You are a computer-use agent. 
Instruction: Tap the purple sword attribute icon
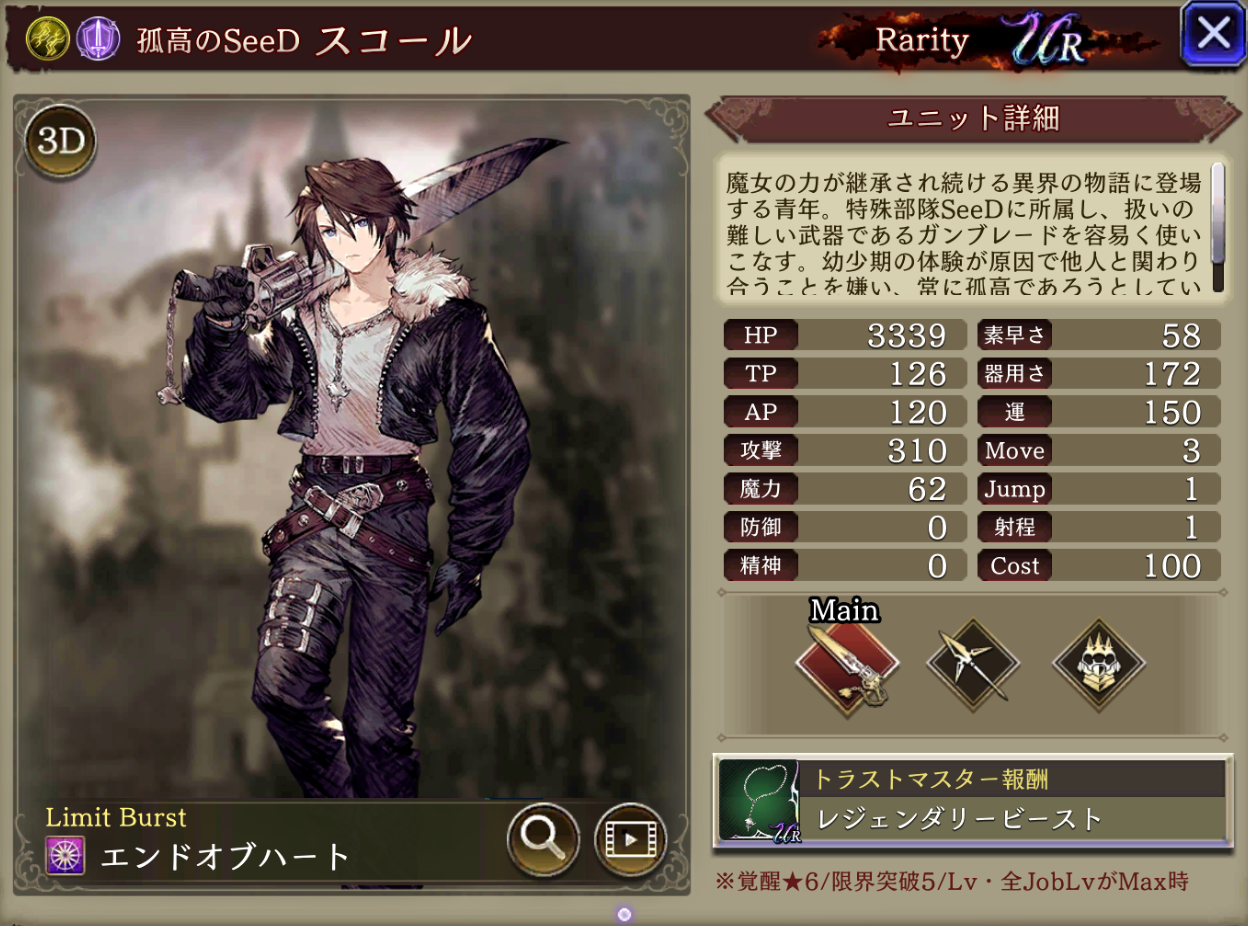[x=98, y=41]
